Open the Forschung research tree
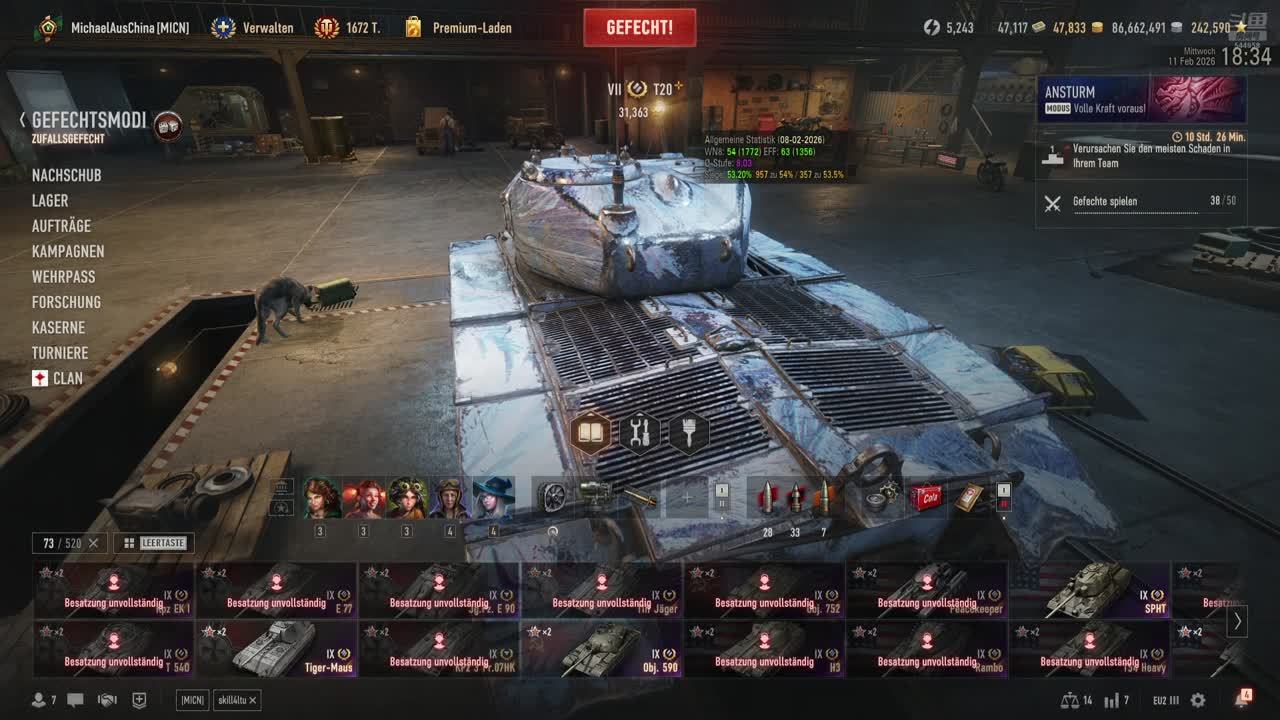The image size is (1280, 720). tap(66, 302)
